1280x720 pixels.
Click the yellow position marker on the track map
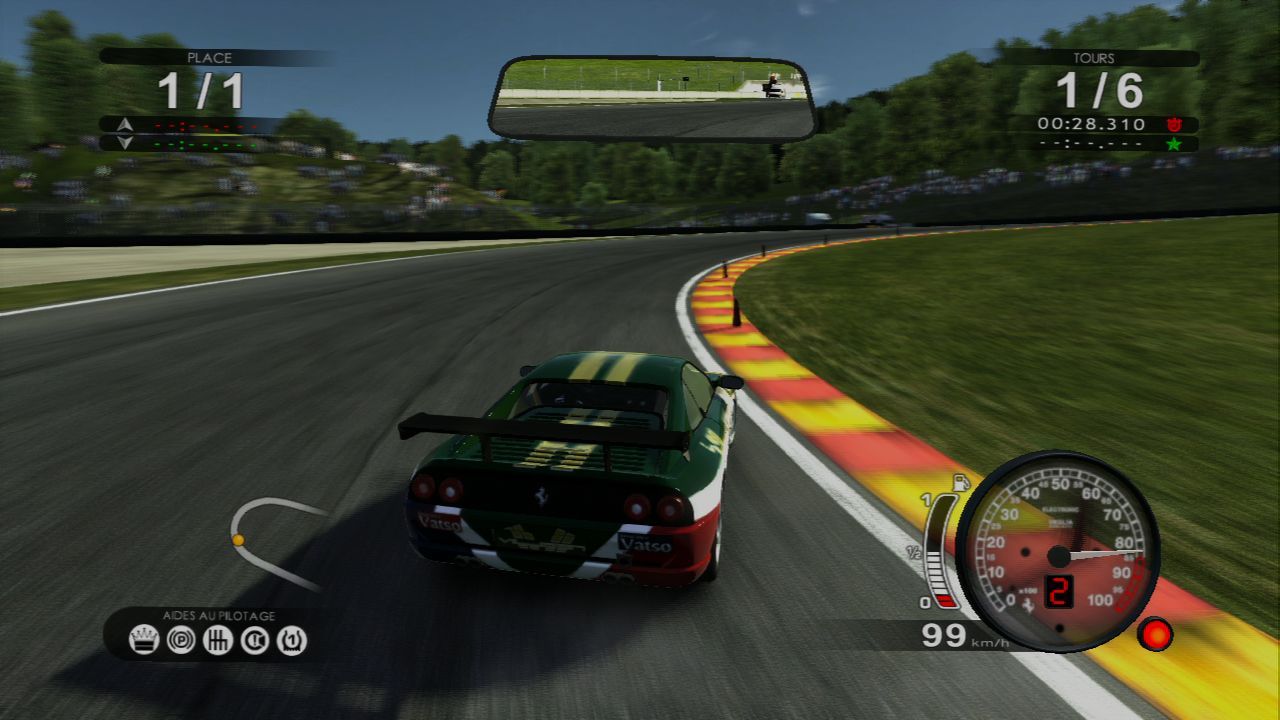240,538
